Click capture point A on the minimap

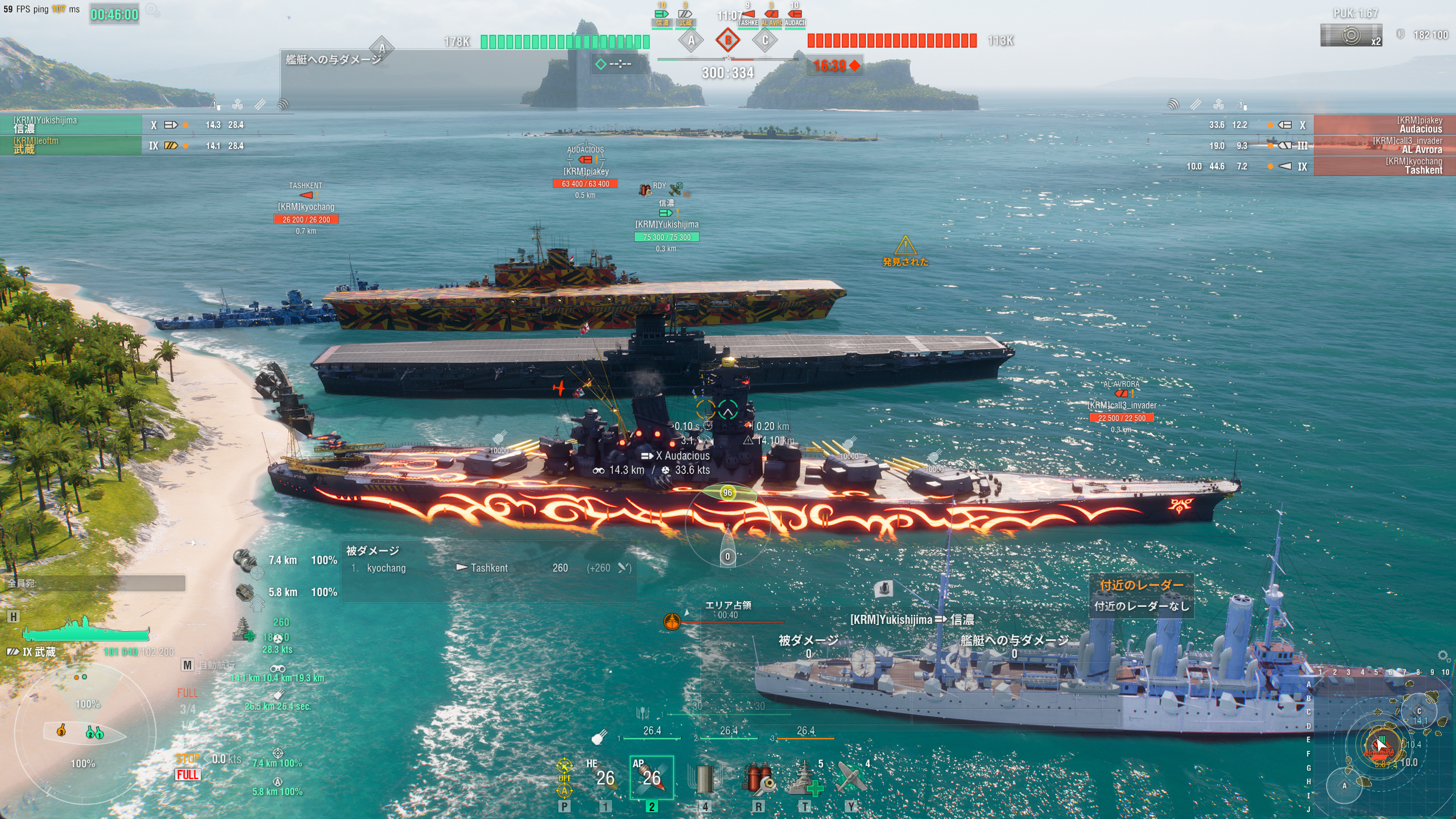click(x=1345, y=786)
